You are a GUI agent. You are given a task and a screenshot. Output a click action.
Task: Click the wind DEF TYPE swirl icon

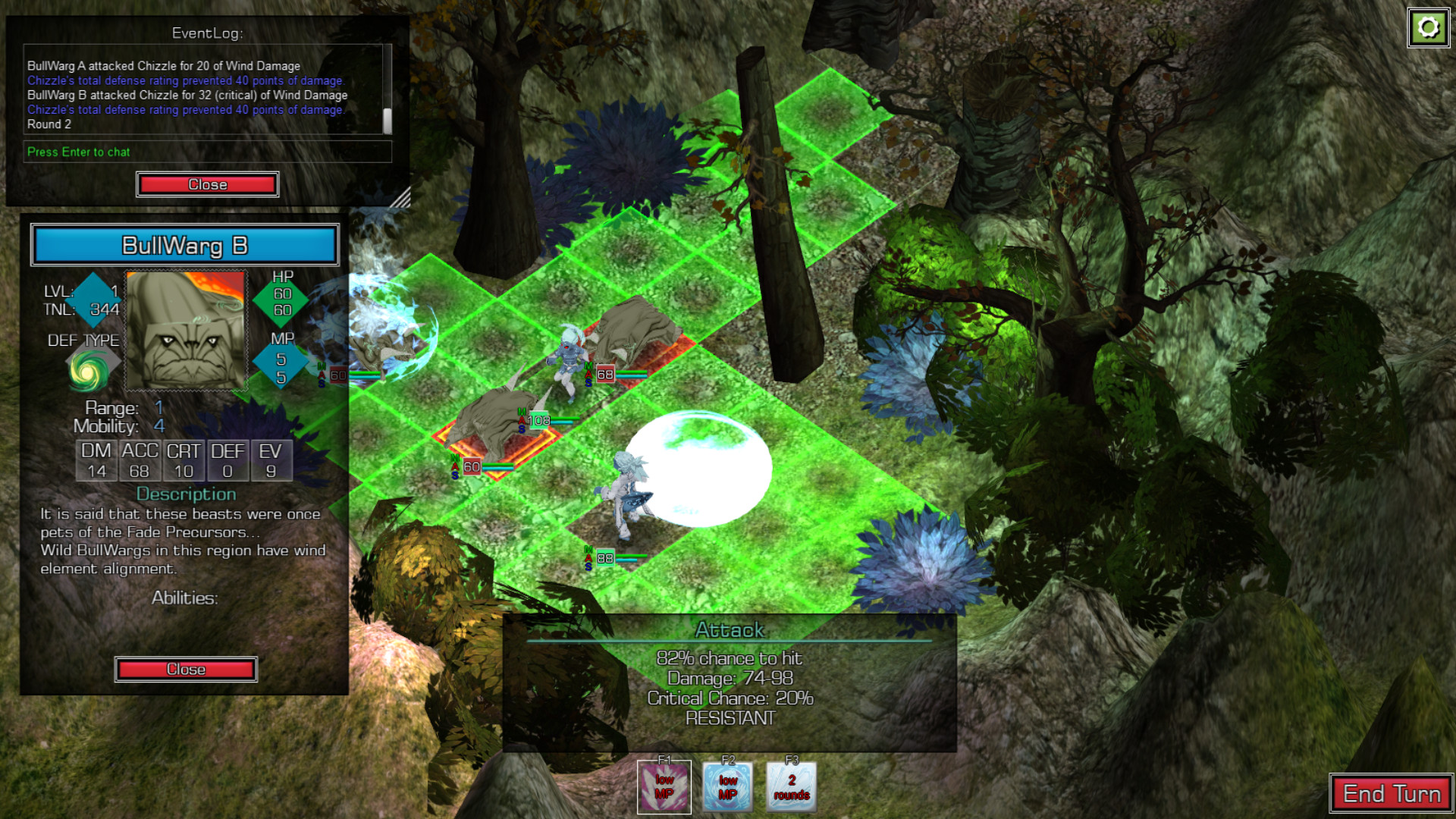tap(87, 371)
